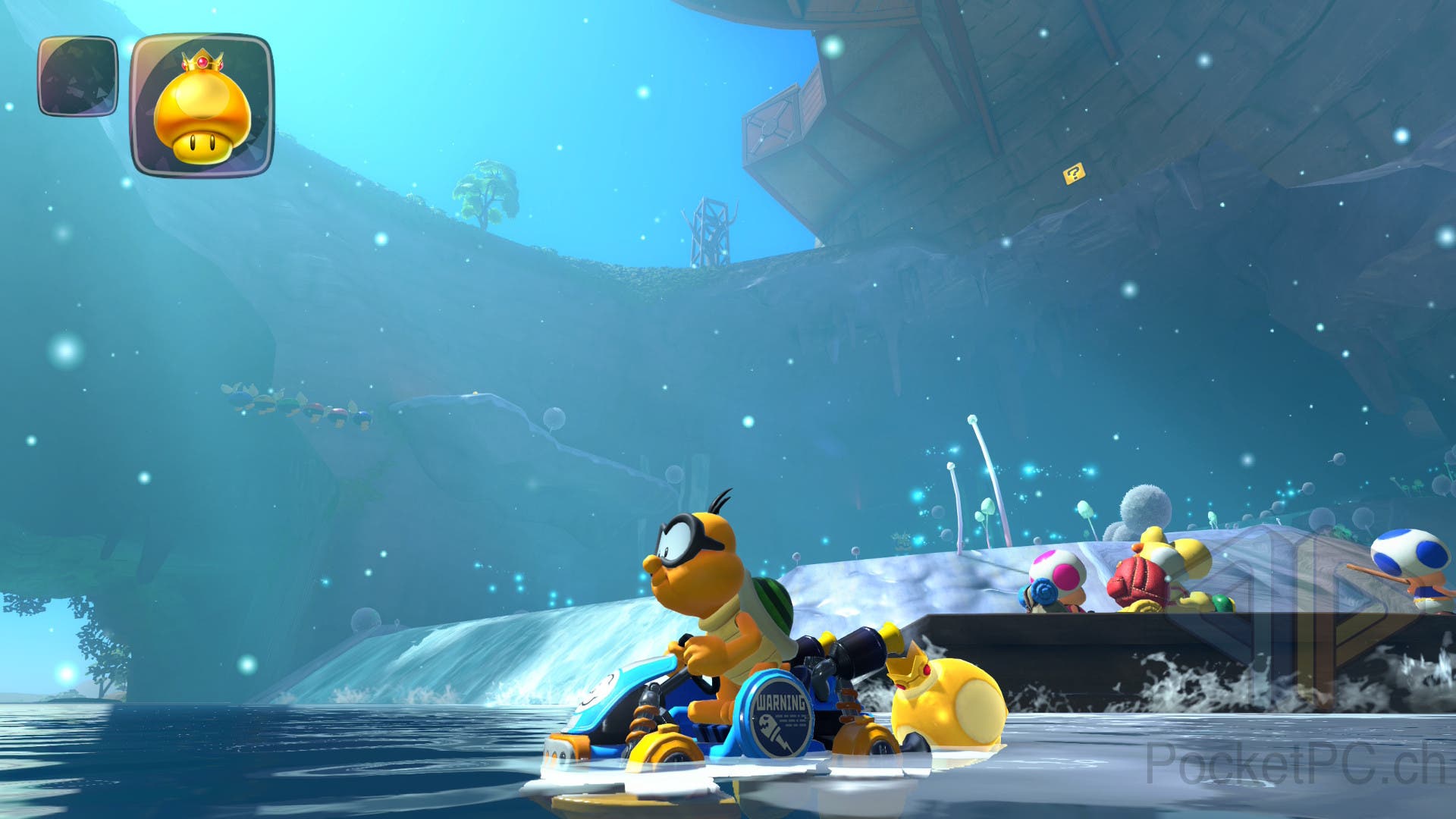The width and height of the screenshot is (1456, 819).
Task: Click the empty secondary item slot
Action: pos(78,77)
